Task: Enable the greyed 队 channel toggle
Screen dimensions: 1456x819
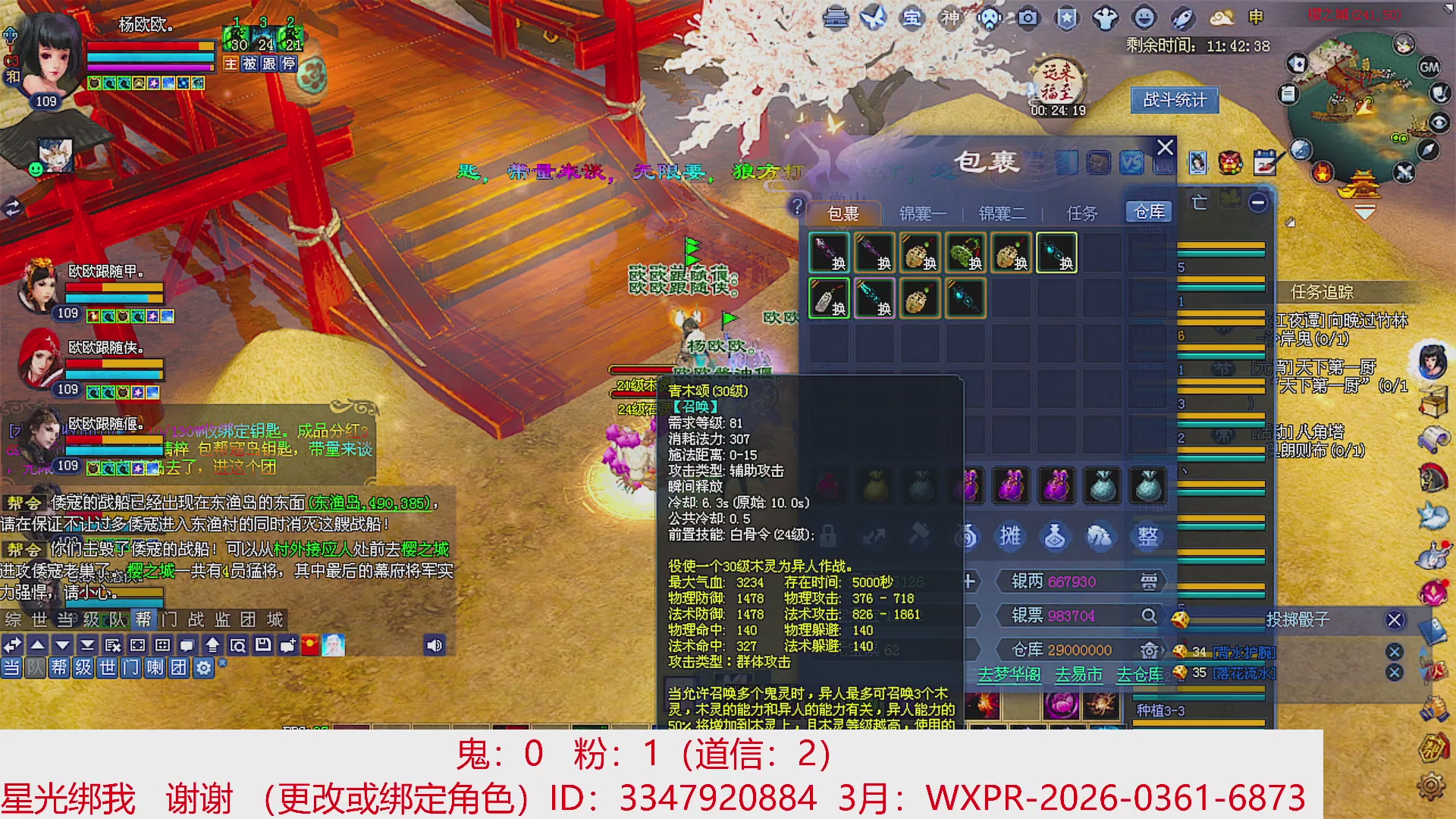Action: pyautogui.click(x=34, y=668)
